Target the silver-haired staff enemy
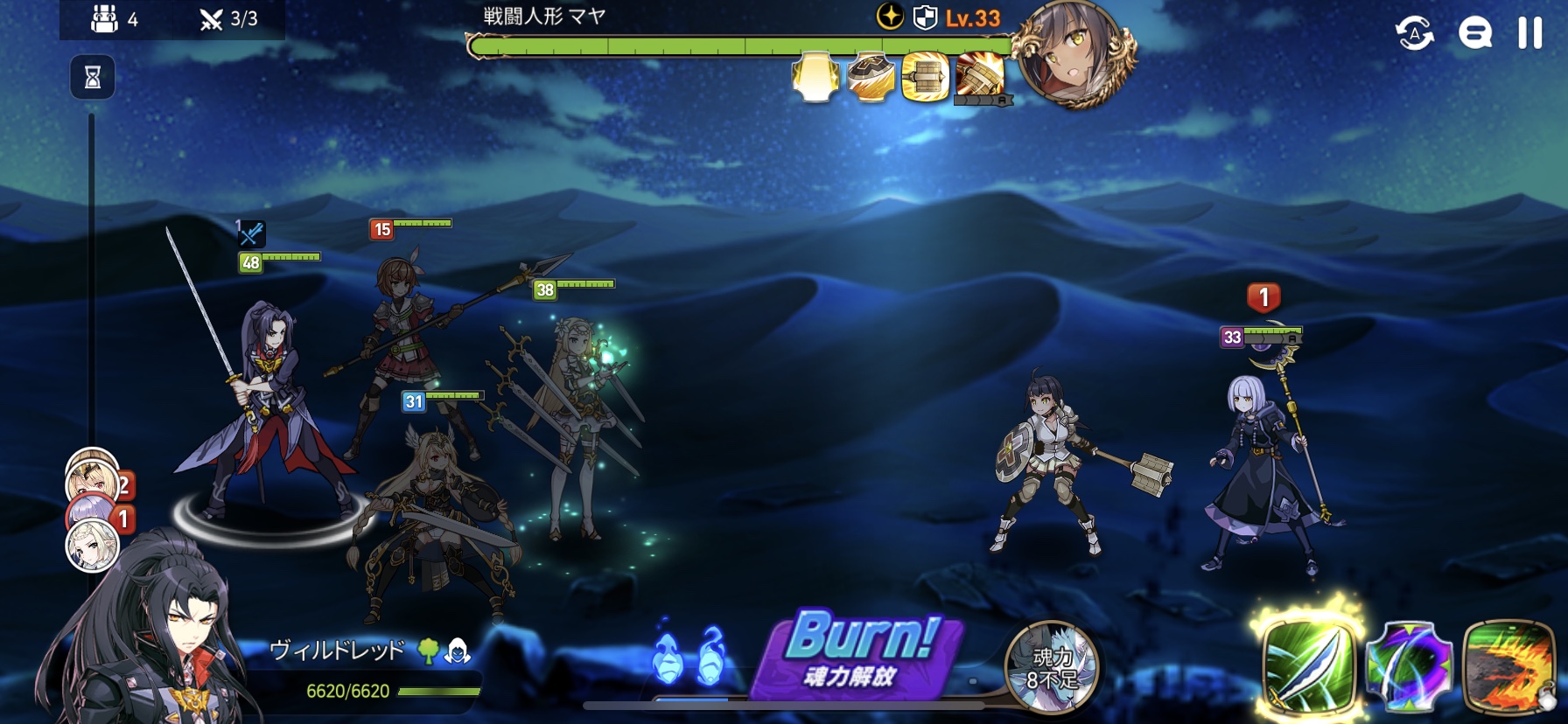 click(1260, 472)
